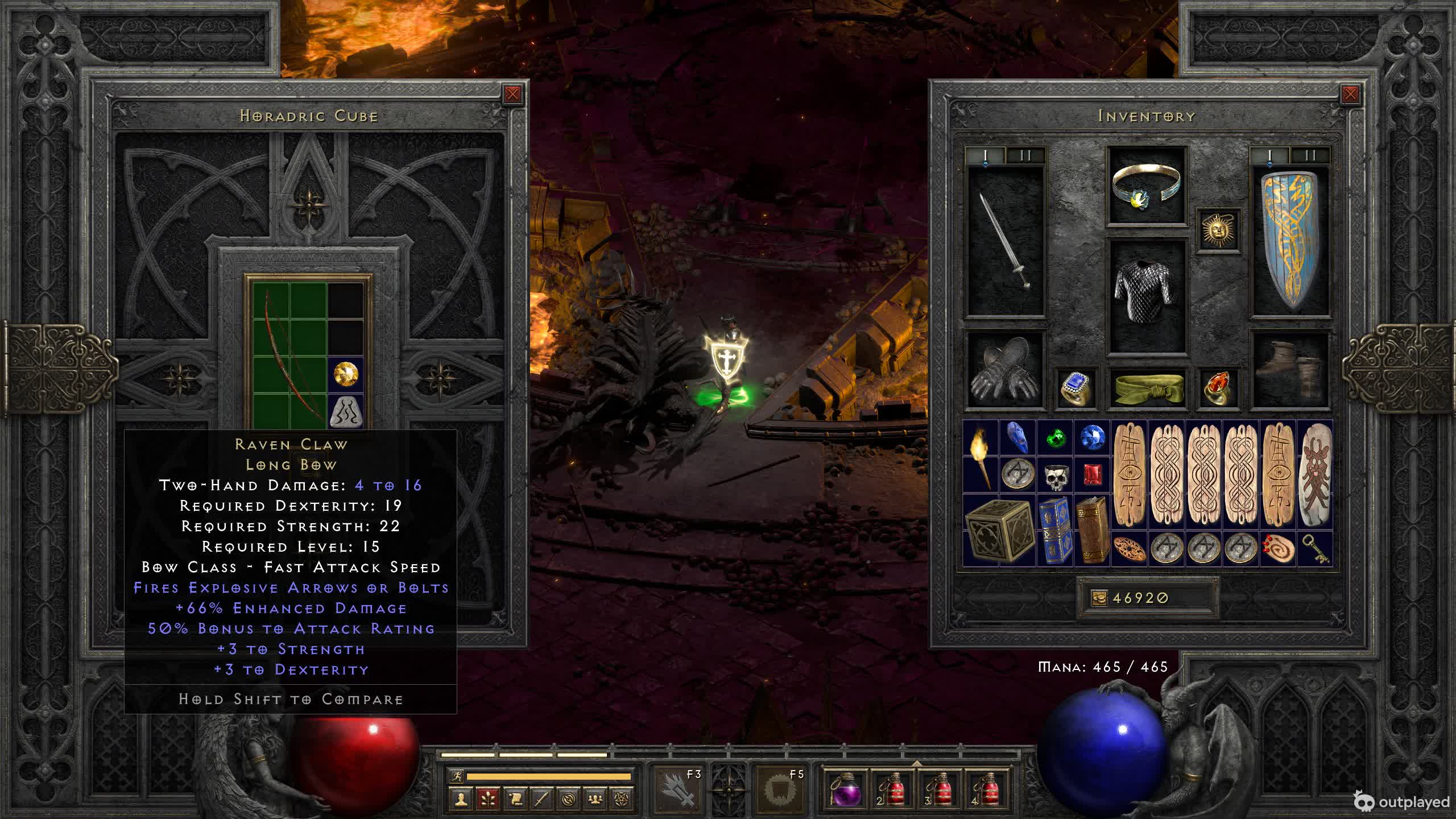This screenshot has width=1456, height=819.
Task: Pick up the Raven Claw long bow
Action: (x=288, y=355)
